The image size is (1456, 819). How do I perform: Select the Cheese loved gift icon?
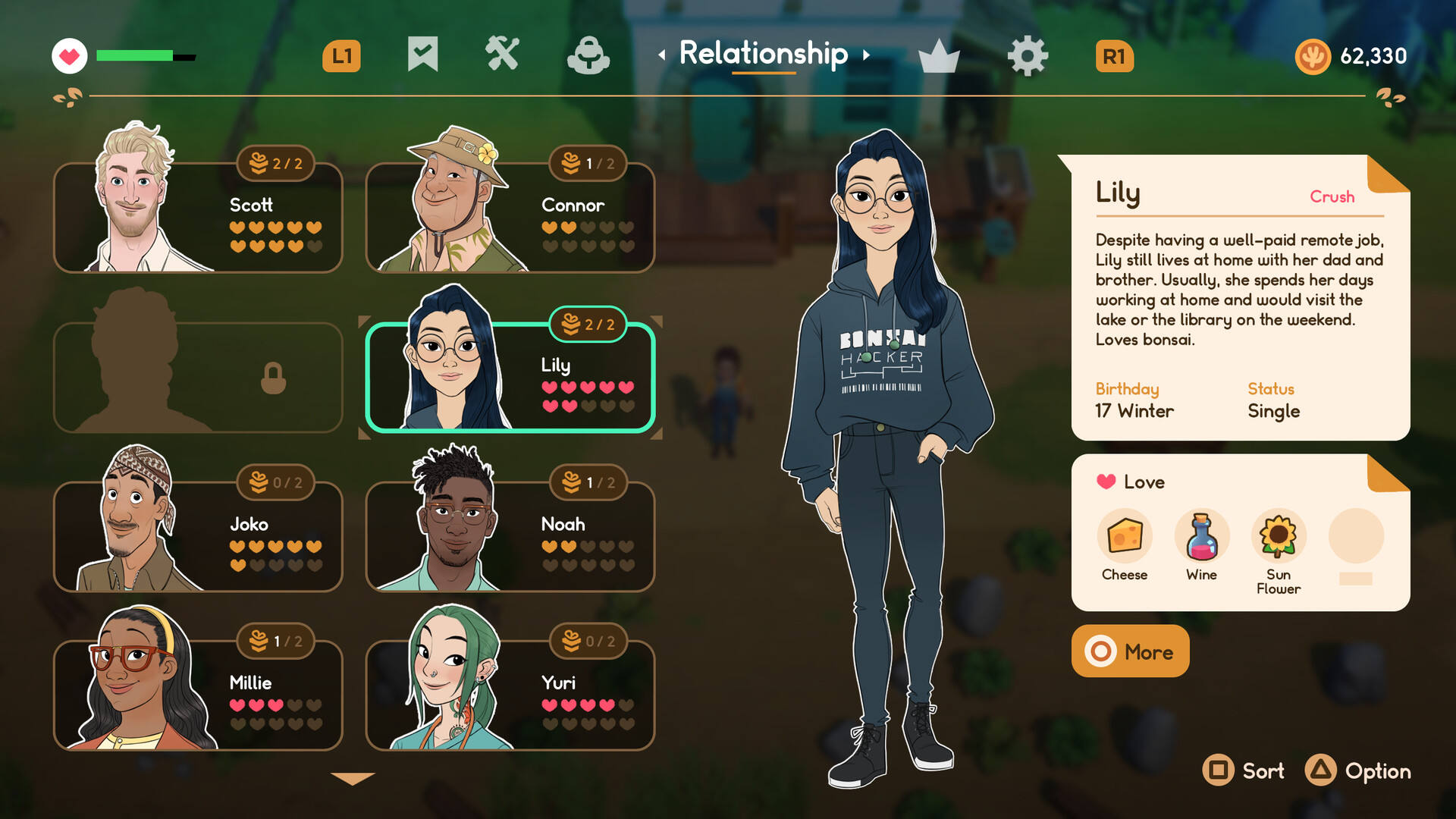(1125, 536)
